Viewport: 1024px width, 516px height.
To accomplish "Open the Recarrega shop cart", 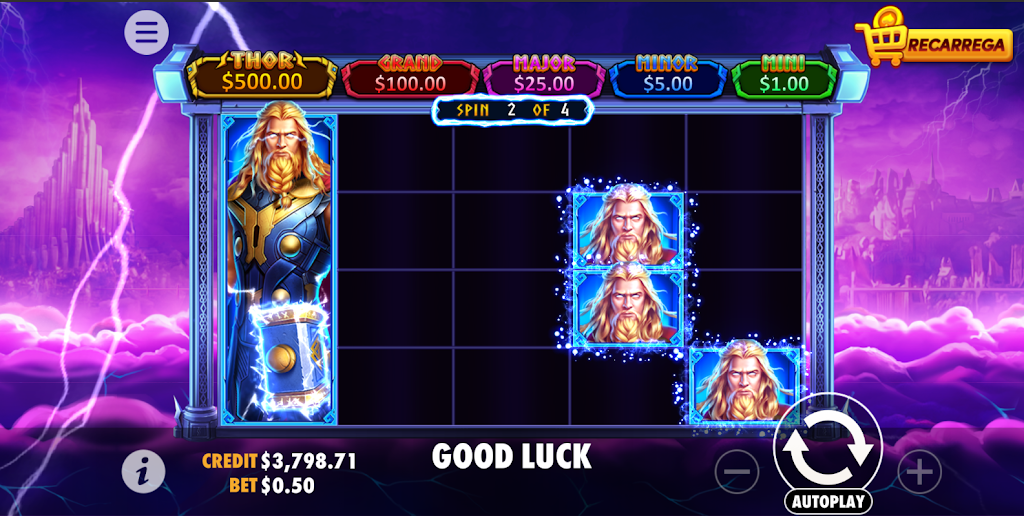I will click(934, 41).
